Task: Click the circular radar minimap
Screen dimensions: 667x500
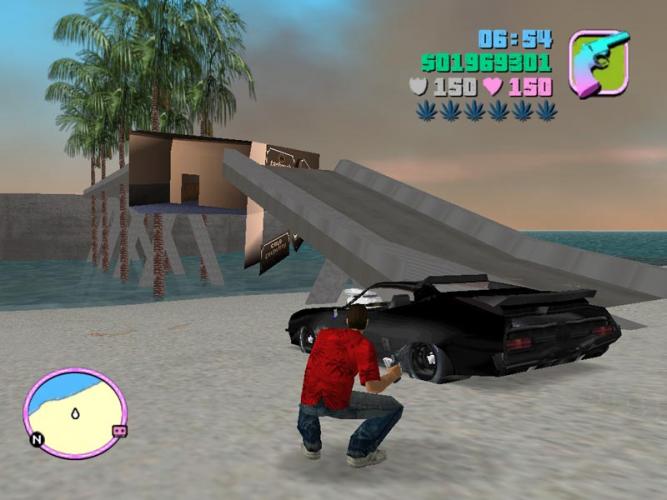Action: [75, 413]
